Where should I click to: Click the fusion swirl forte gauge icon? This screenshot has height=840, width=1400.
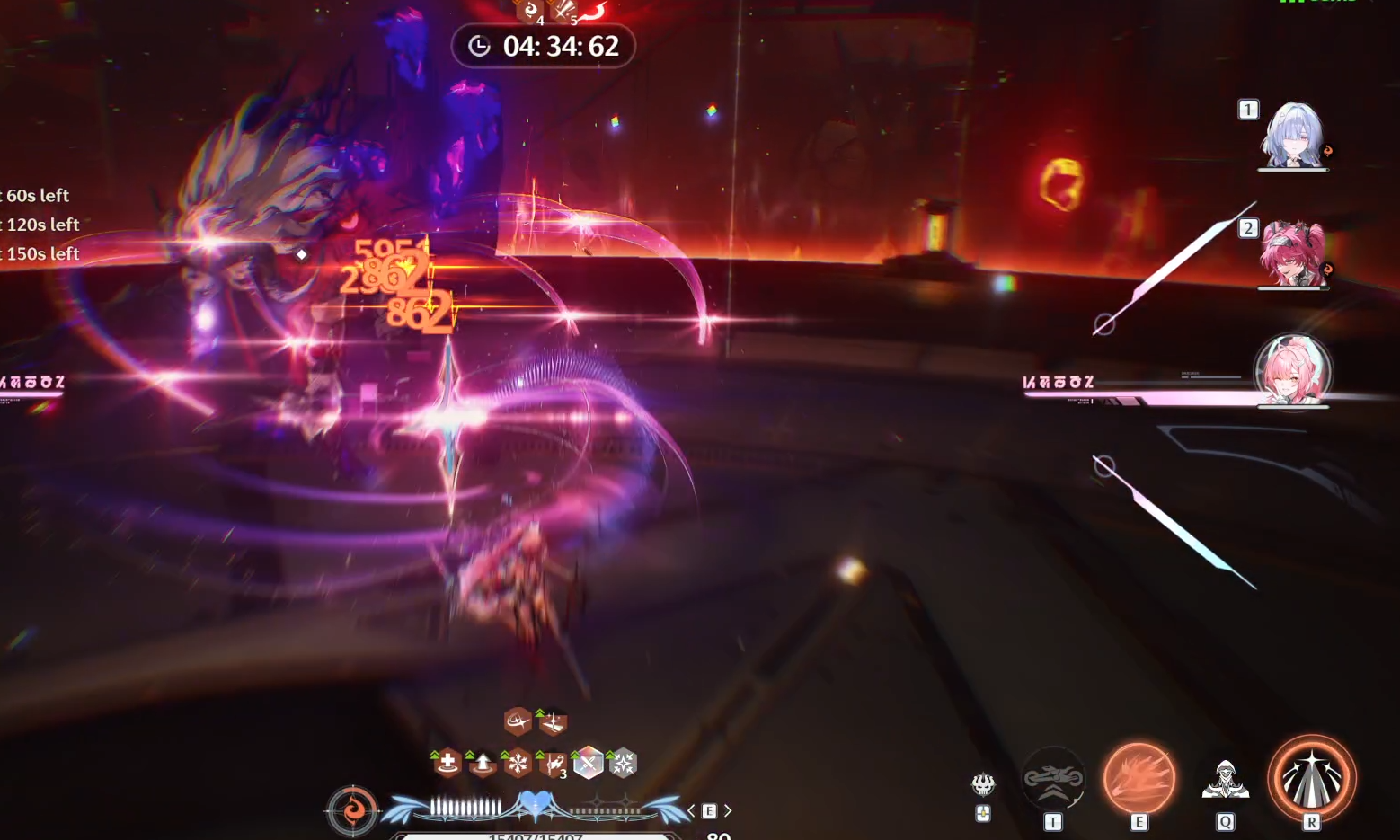click(352, 809)
